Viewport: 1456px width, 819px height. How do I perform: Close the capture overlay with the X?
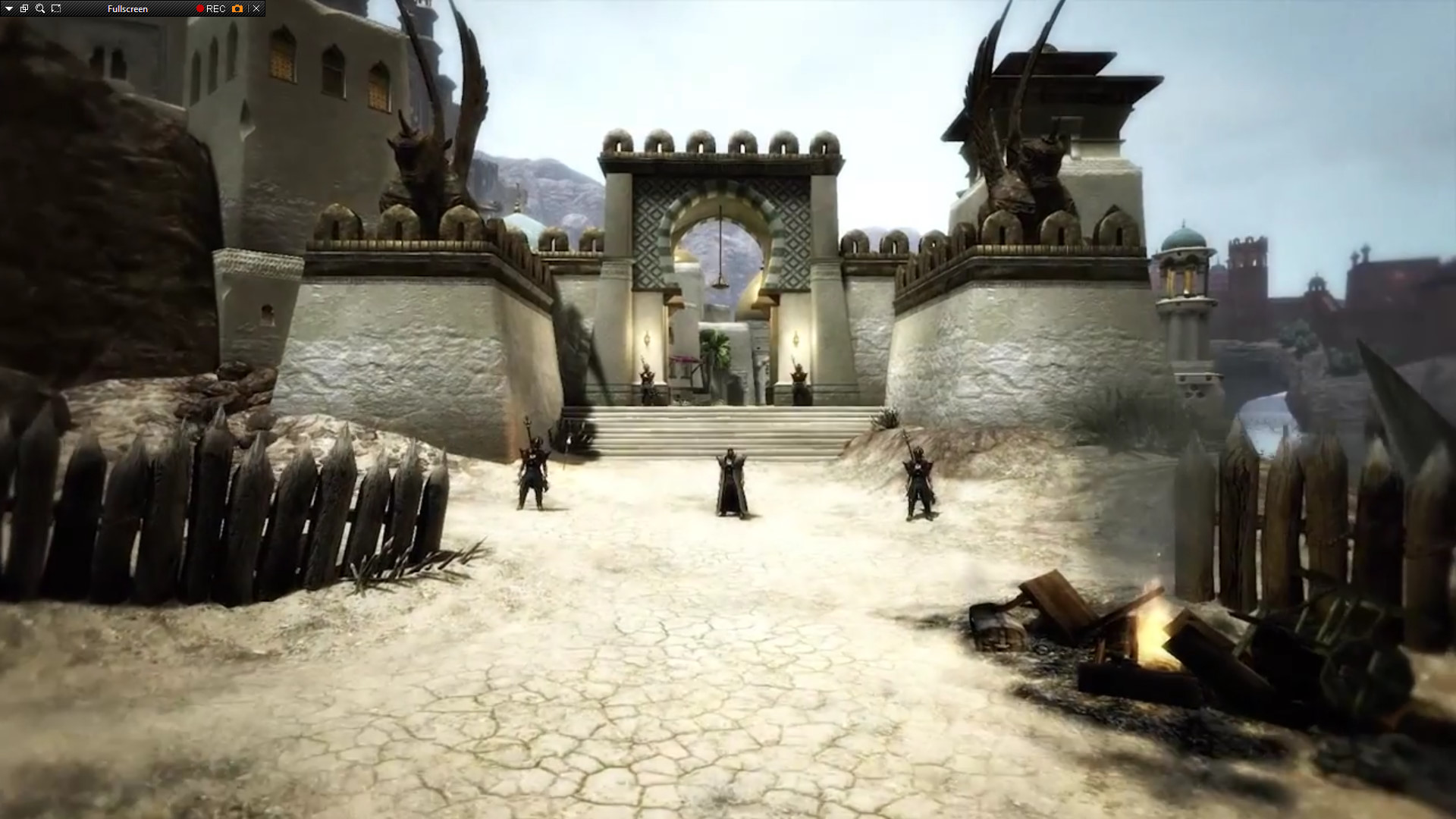256,9
